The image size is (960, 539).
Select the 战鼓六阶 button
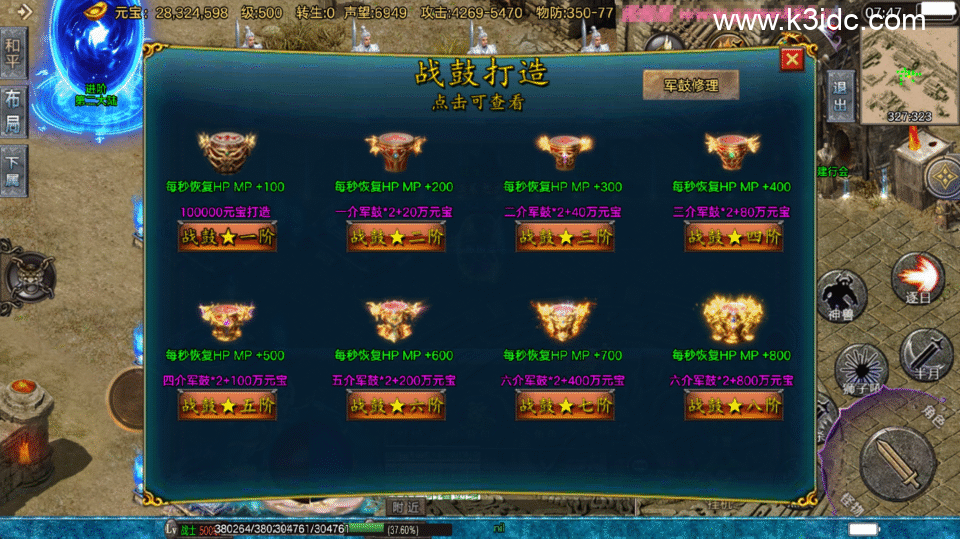(396, 406)
